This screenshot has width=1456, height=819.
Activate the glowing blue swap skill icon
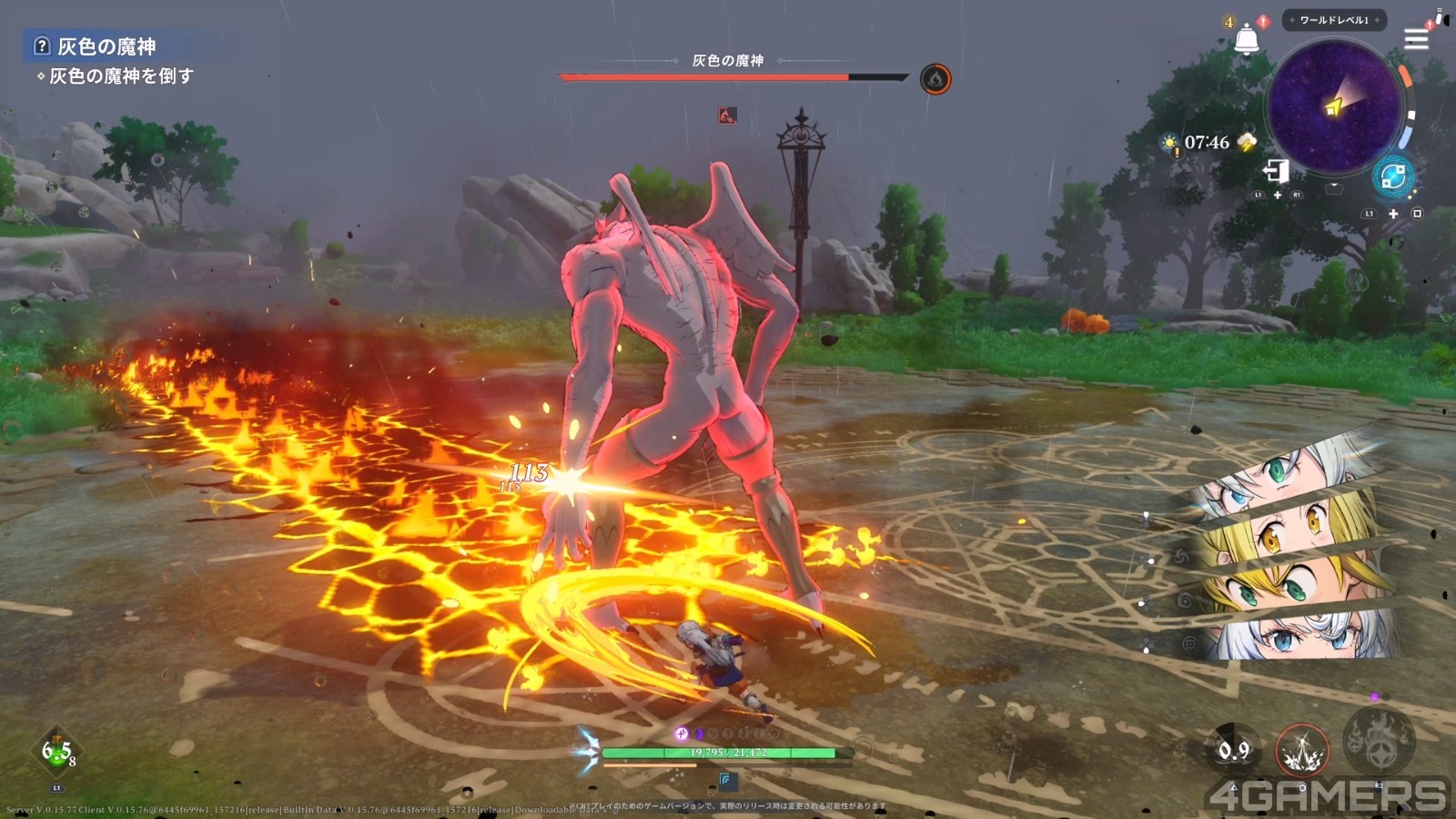[x=1392, y=177]
